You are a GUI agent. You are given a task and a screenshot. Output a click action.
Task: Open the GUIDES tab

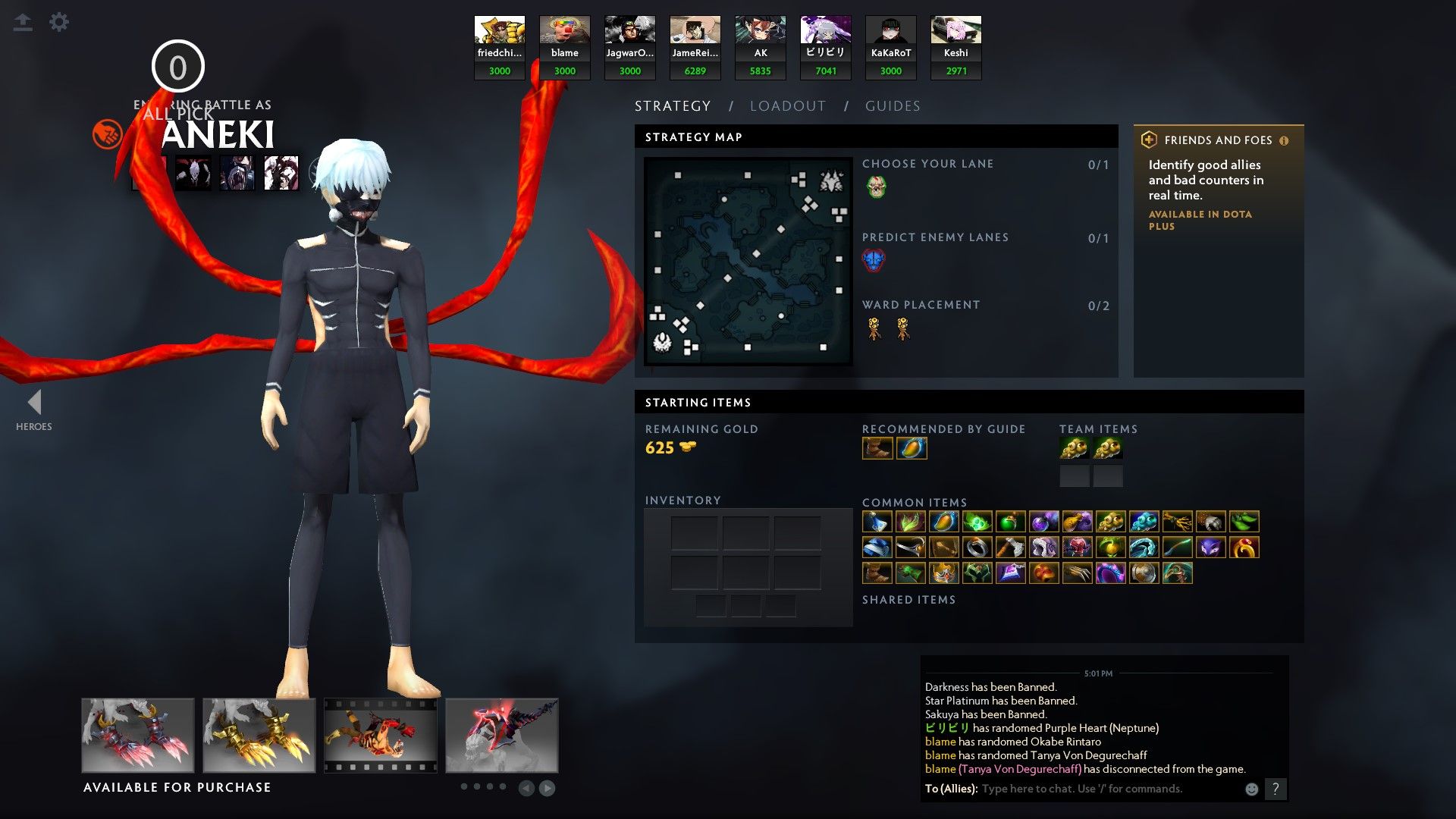point(892,105)
